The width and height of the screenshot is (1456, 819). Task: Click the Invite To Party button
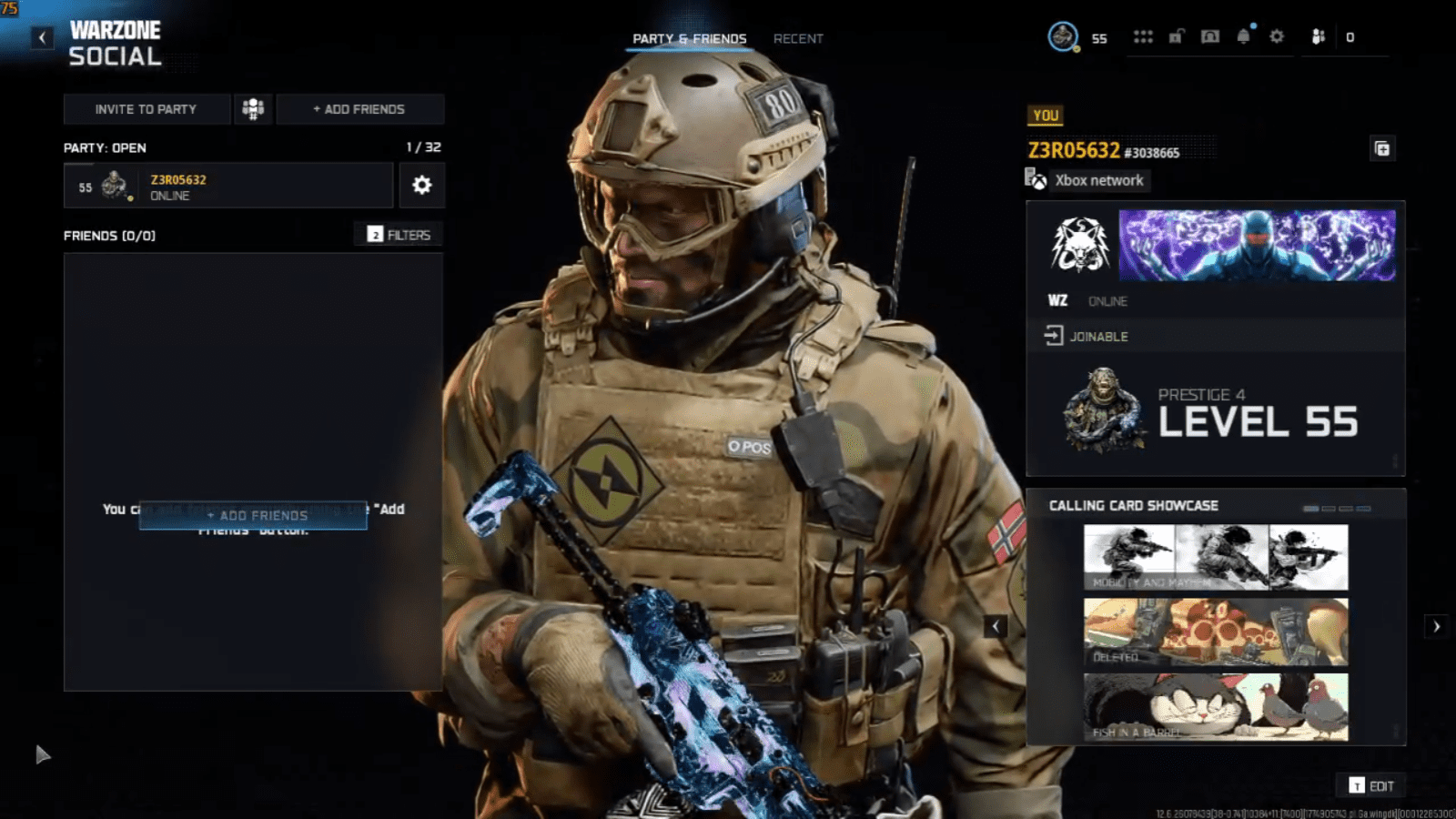tap(145, 109)
